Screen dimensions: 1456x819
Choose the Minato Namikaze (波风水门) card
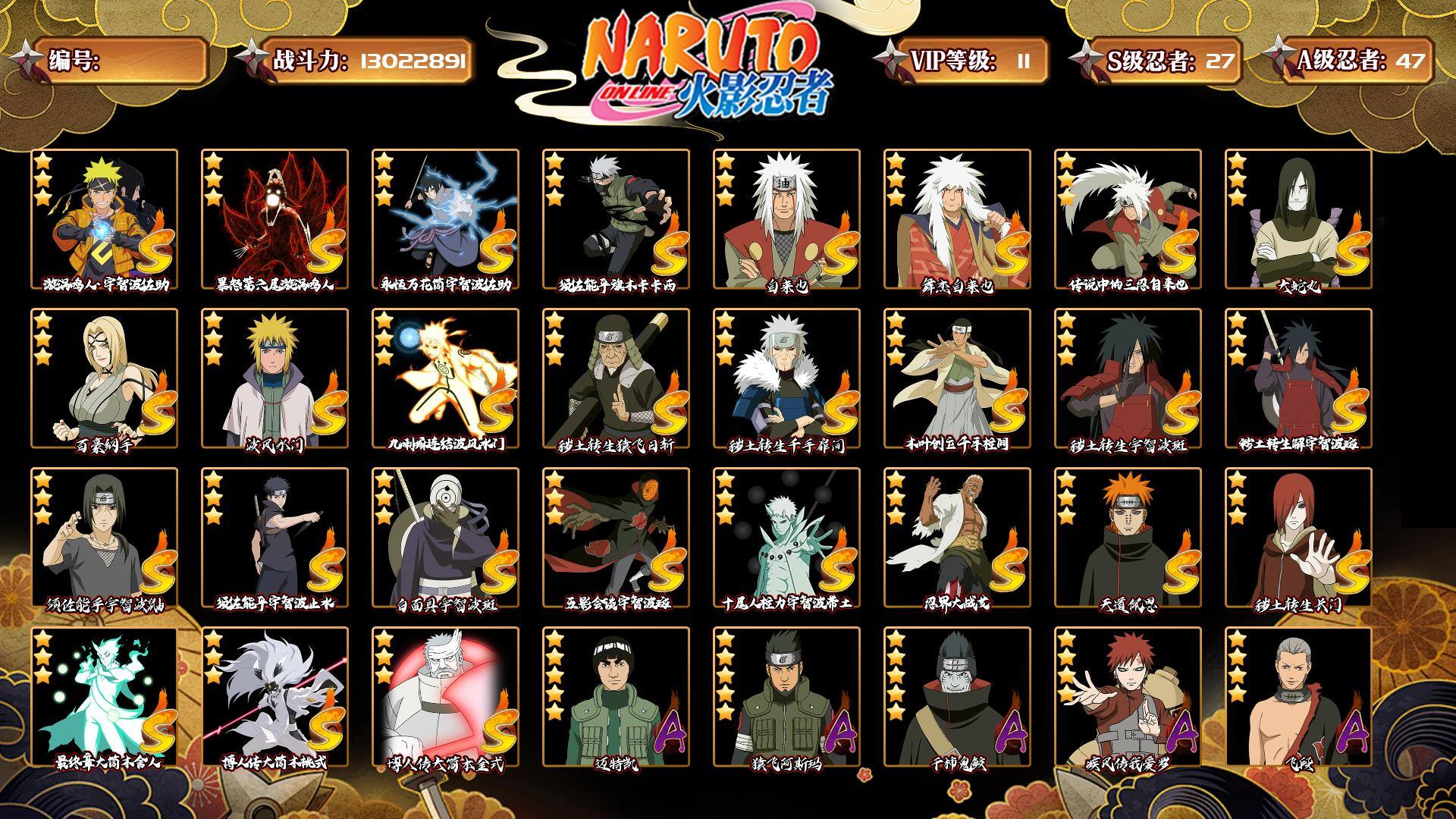pyautogui.click(x=275, y=378)
